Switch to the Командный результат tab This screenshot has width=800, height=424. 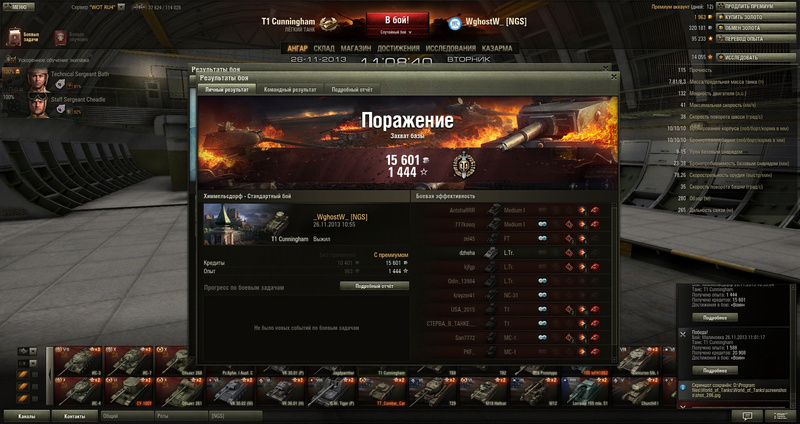(x=289, y=90)
